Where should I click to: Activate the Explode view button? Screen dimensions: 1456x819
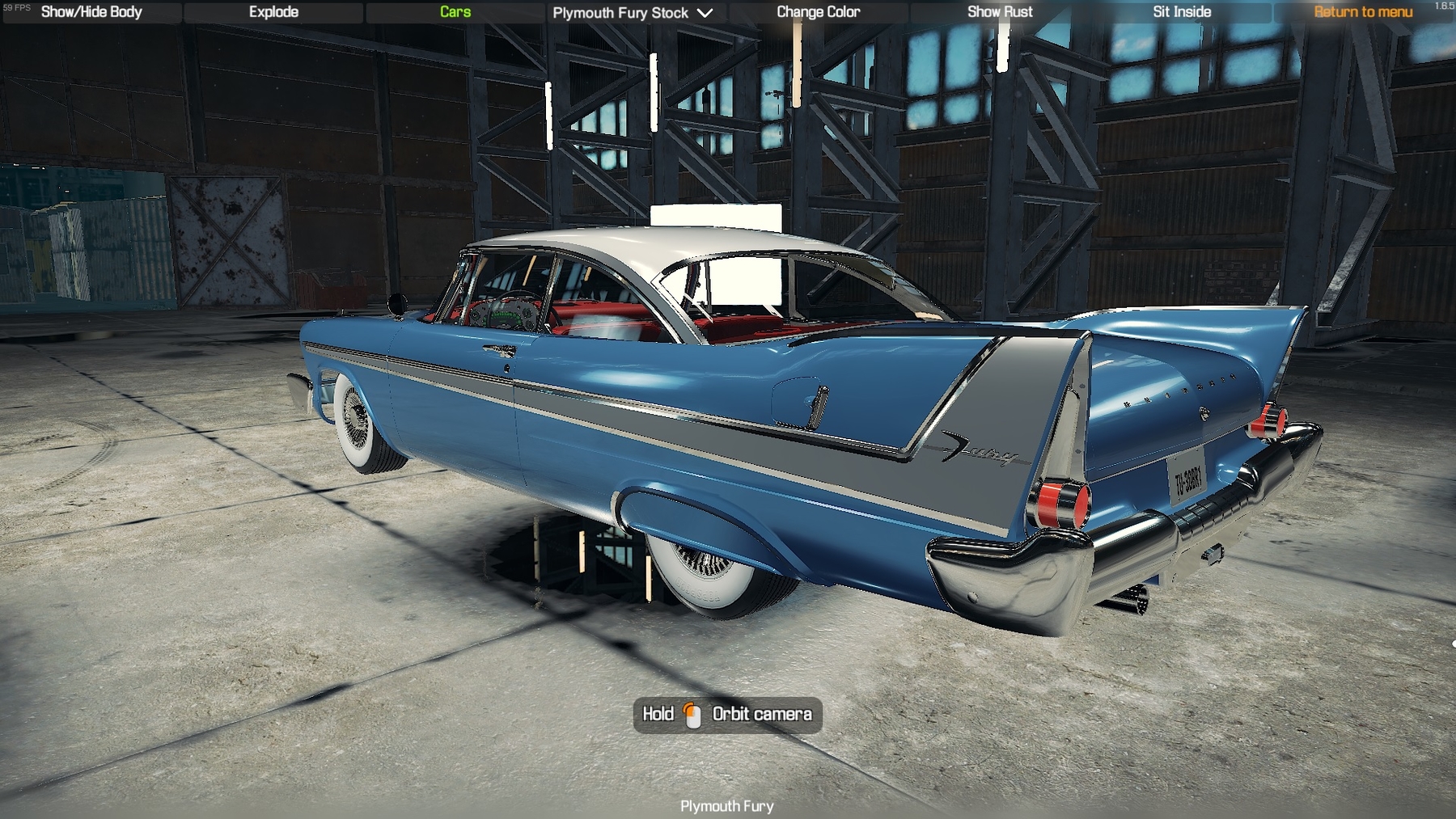point(273,12)
